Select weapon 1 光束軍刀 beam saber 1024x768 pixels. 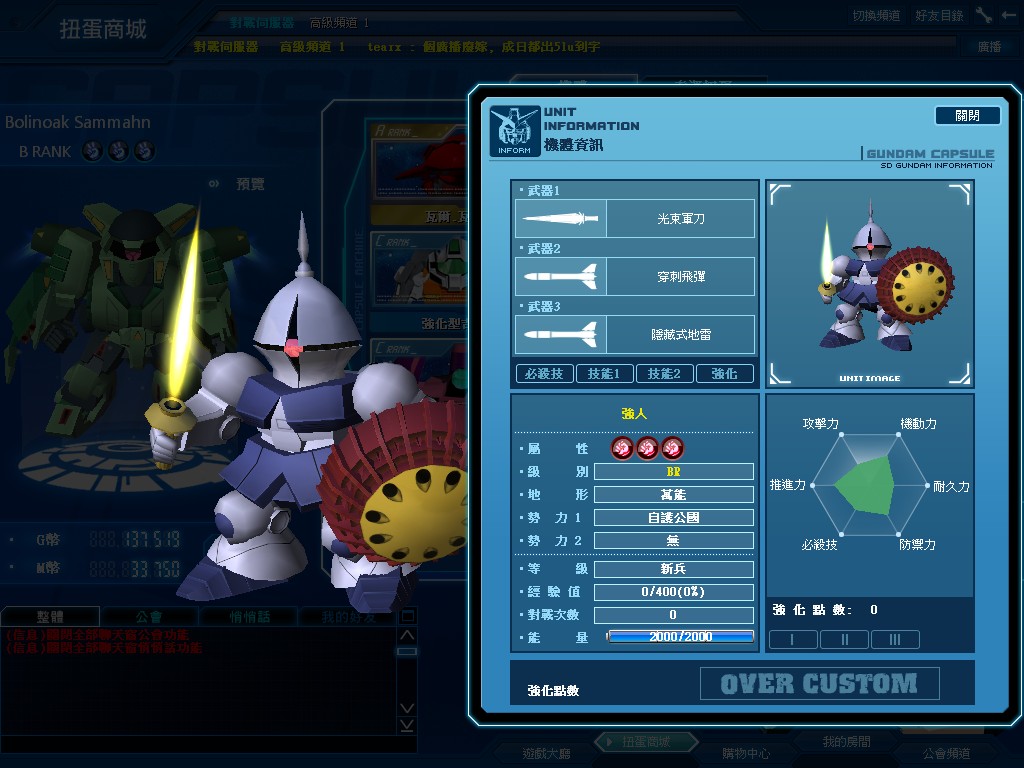click(x=635, y=218)
